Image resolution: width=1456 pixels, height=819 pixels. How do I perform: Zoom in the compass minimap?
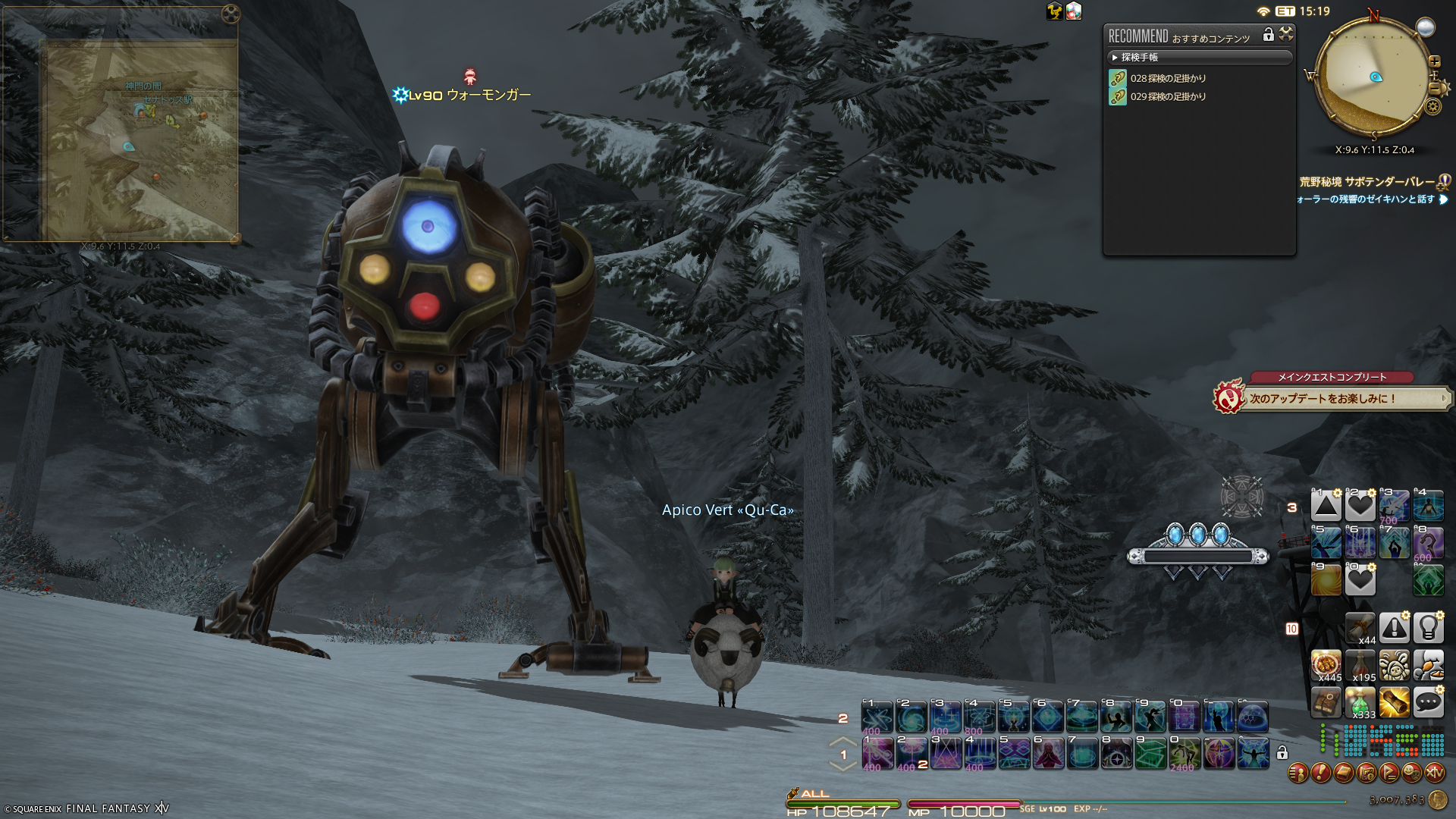1435,61
